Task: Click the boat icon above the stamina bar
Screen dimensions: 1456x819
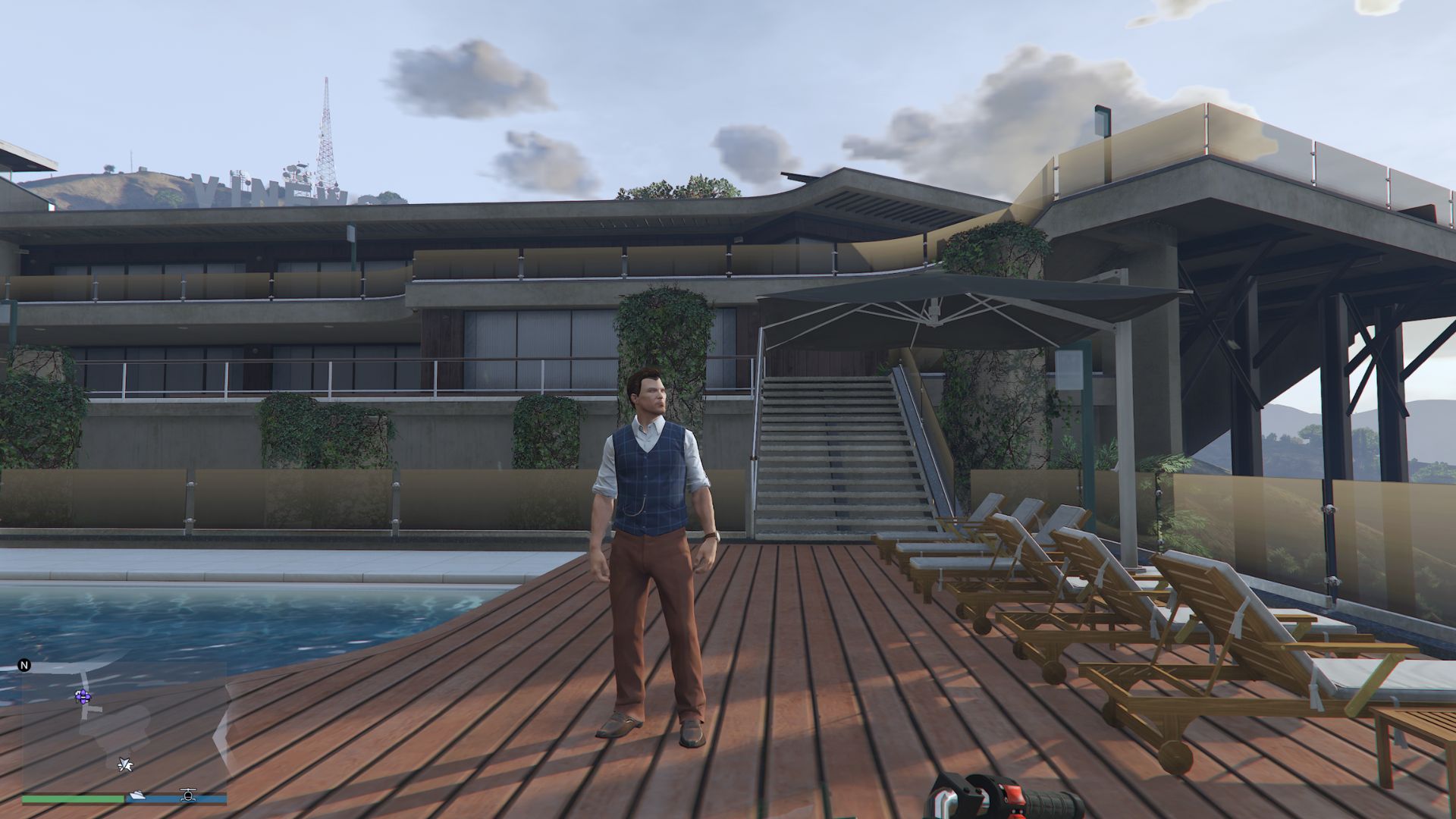Action: (138, 796)
